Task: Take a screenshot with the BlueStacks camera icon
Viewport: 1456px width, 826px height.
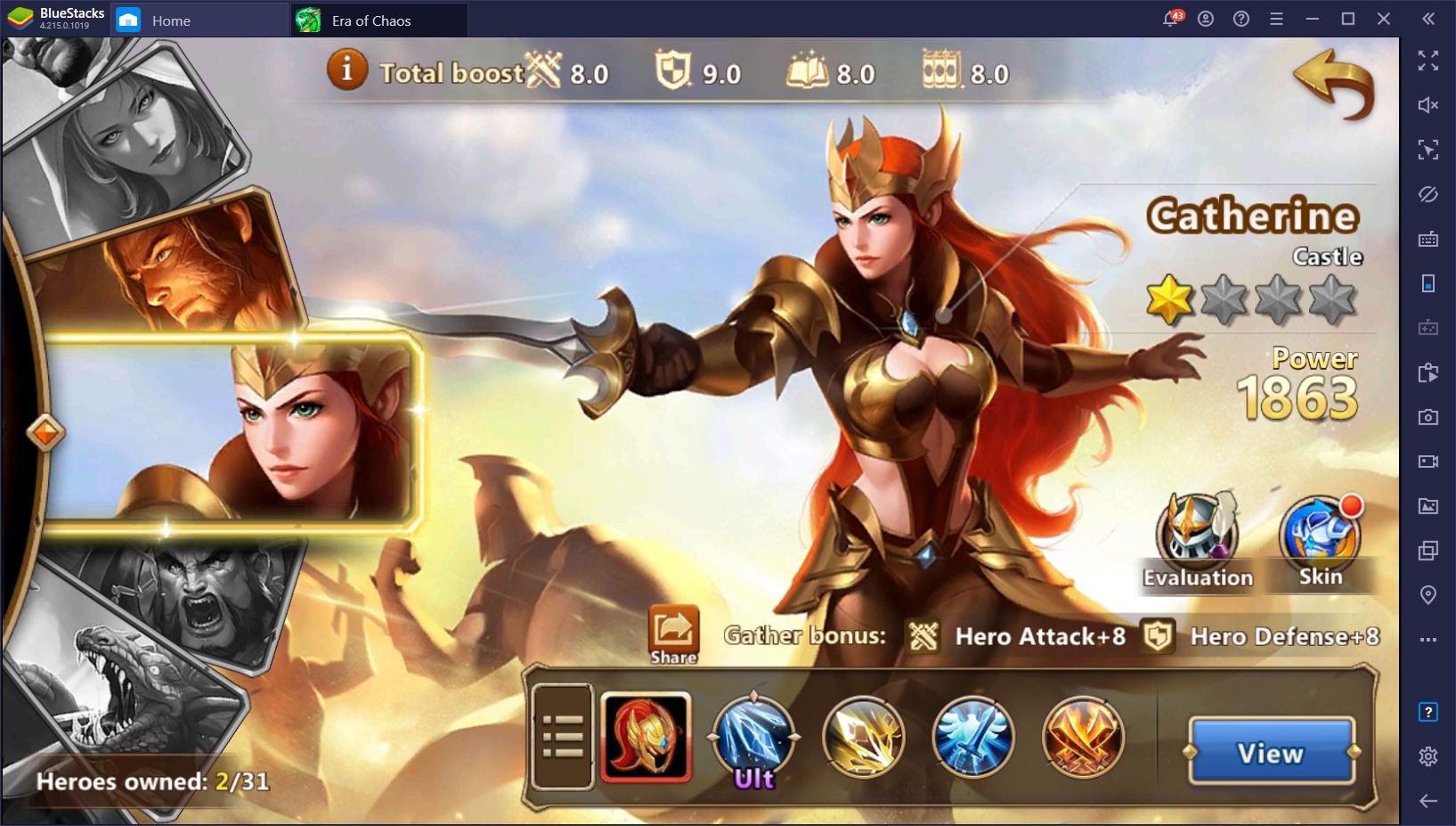Action: coord(1428,416)
